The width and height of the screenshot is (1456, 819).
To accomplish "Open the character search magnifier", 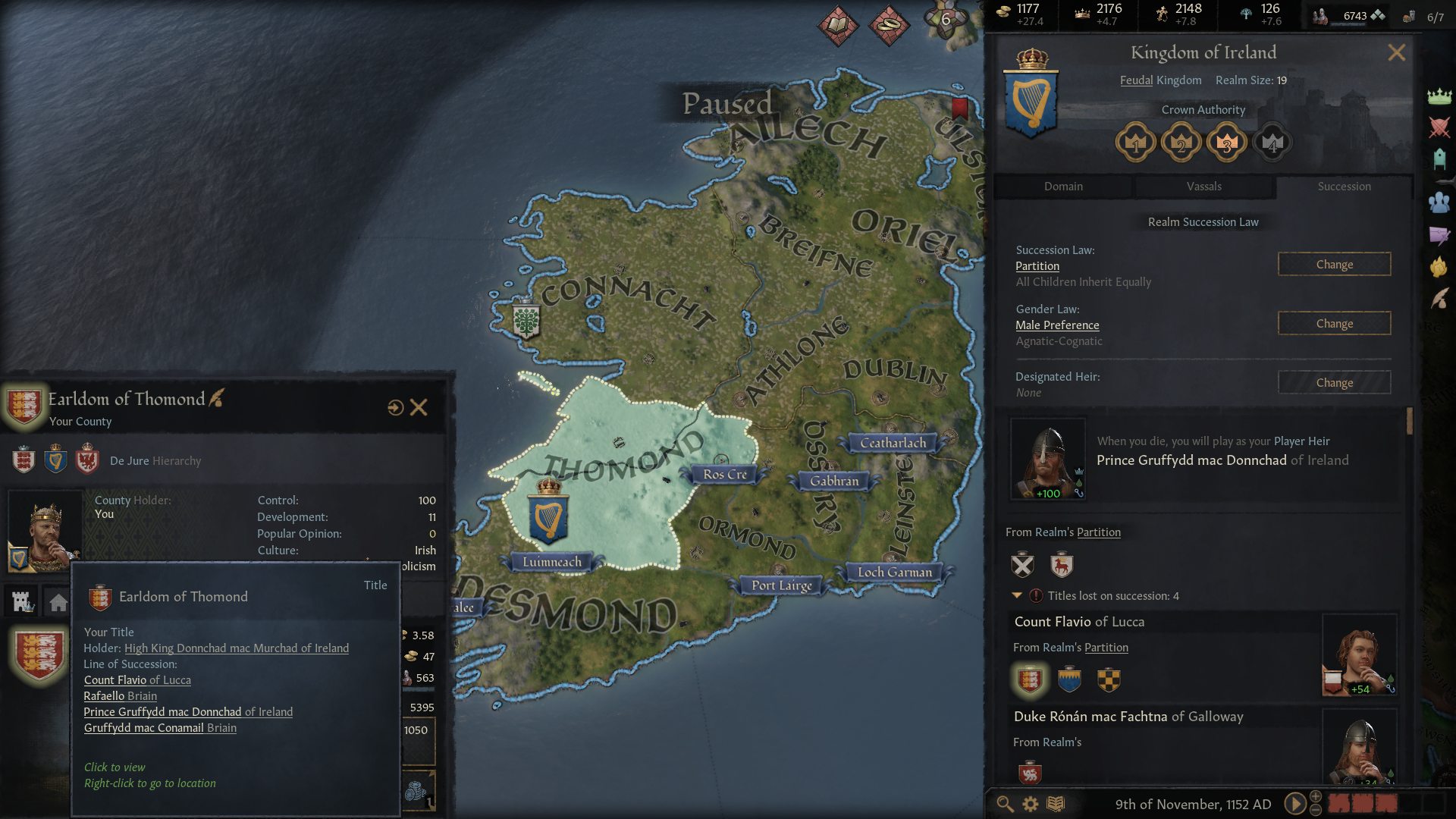I will point(1005,804).
